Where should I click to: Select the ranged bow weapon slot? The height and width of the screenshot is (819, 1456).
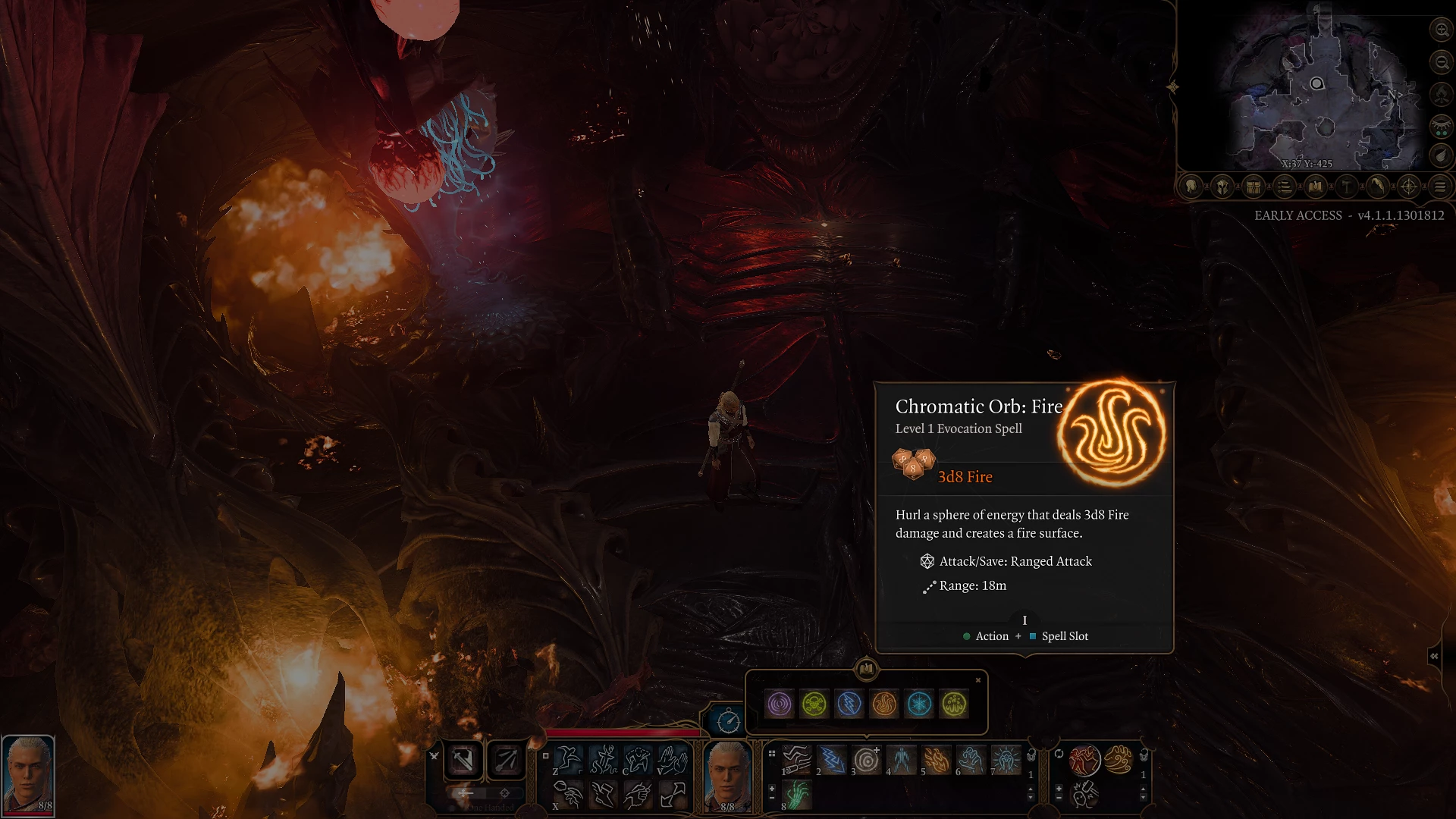tap(507, 760)
